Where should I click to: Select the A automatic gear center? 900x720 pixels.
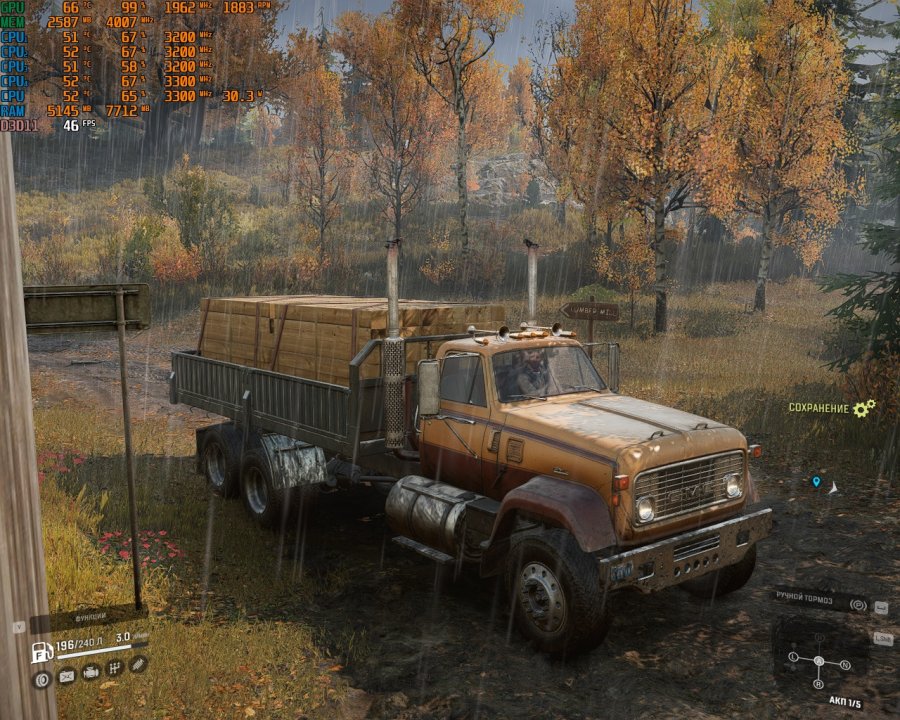tap(819, 661)
